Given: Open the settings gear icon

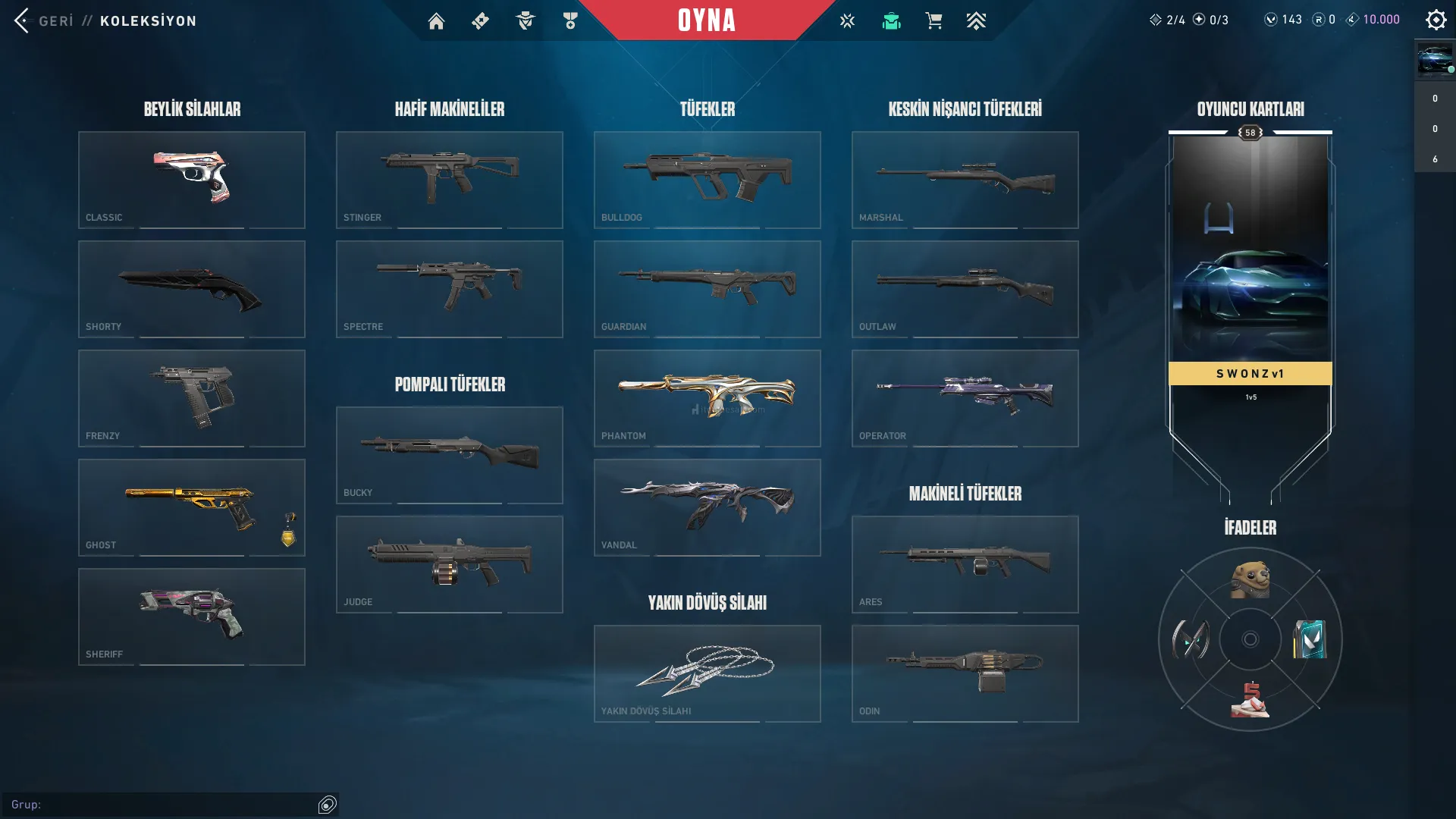Looking at the screenshot, I should 1436,20.
